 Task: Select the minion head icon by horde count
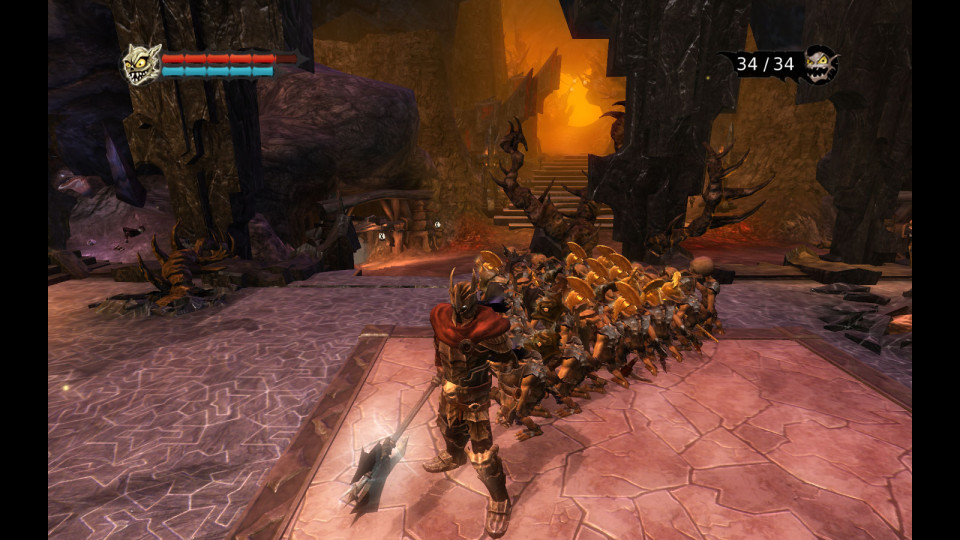[822, 64]
